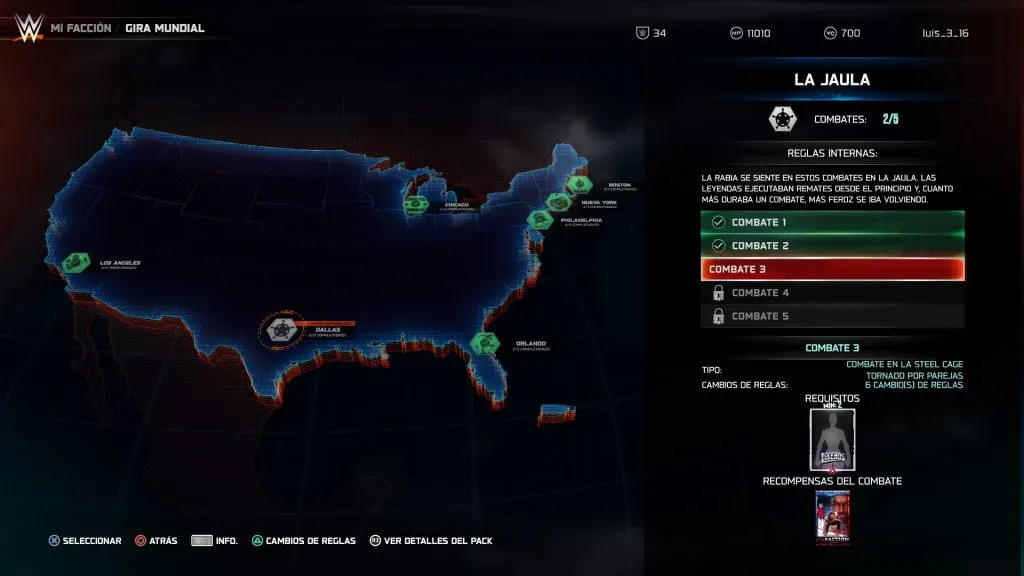Viewport: 1024px width, 576px height.
Task: Open the Dallas marker on the map
Action: tap(283, 330)
